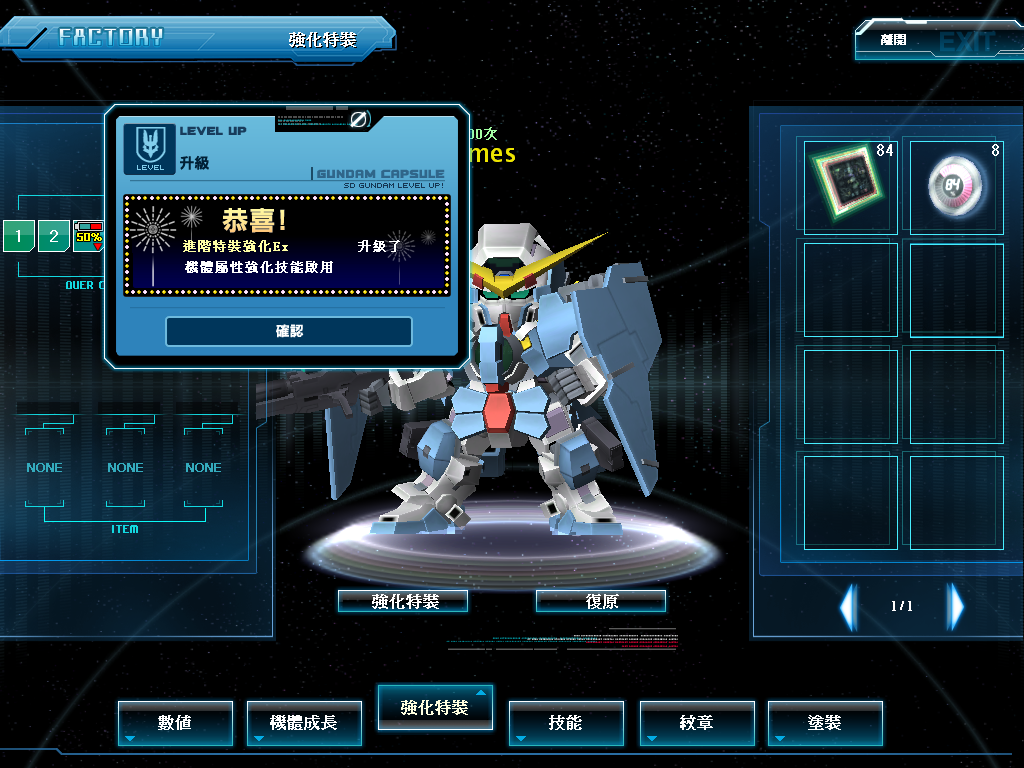Image resolution: width=1024 pixels, height=768 pixels.
Task: Go to the previous inventory page arrow
Action: point(848,606)
